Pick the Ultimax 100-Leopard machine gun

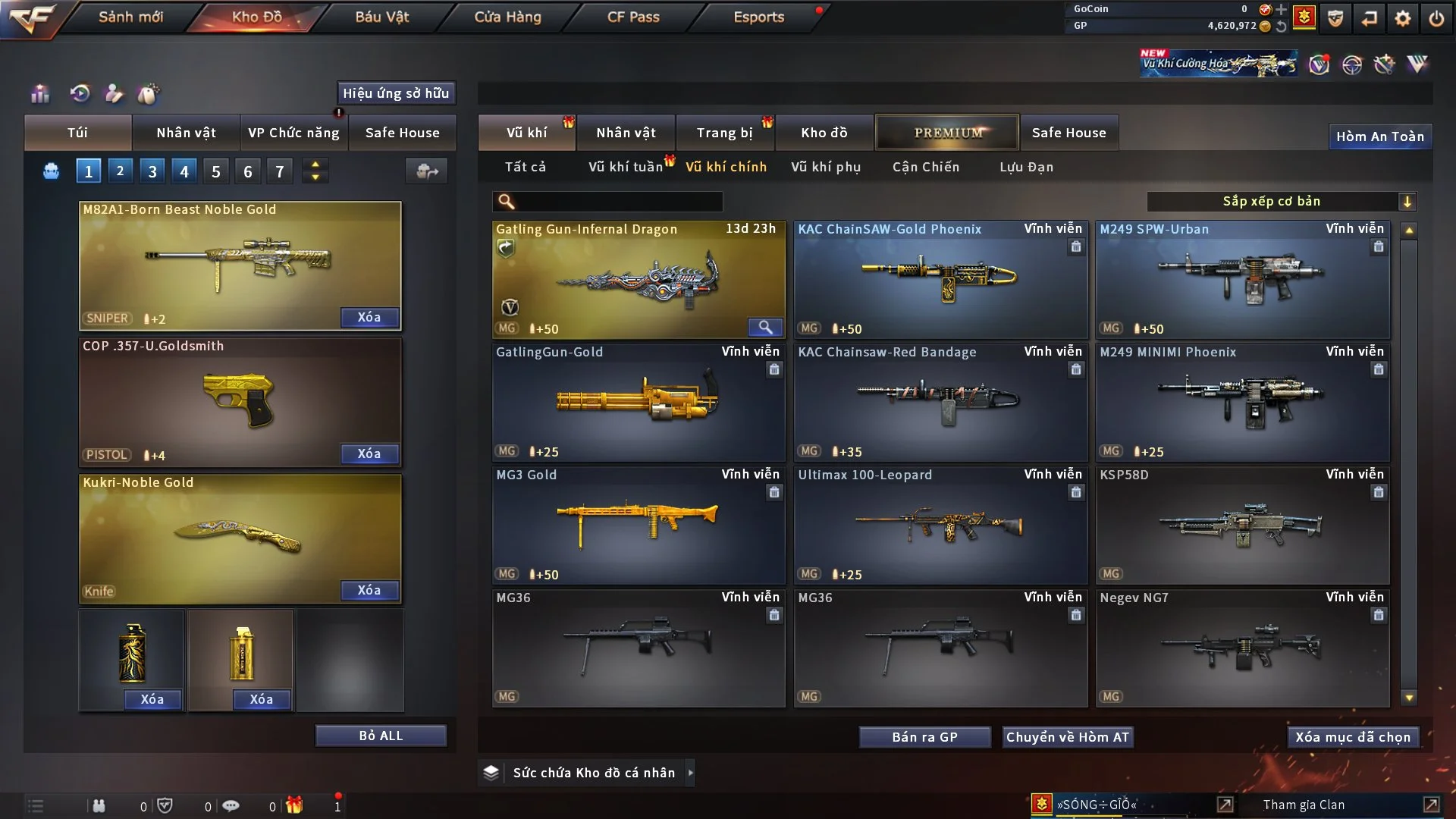tap(940, 525)
